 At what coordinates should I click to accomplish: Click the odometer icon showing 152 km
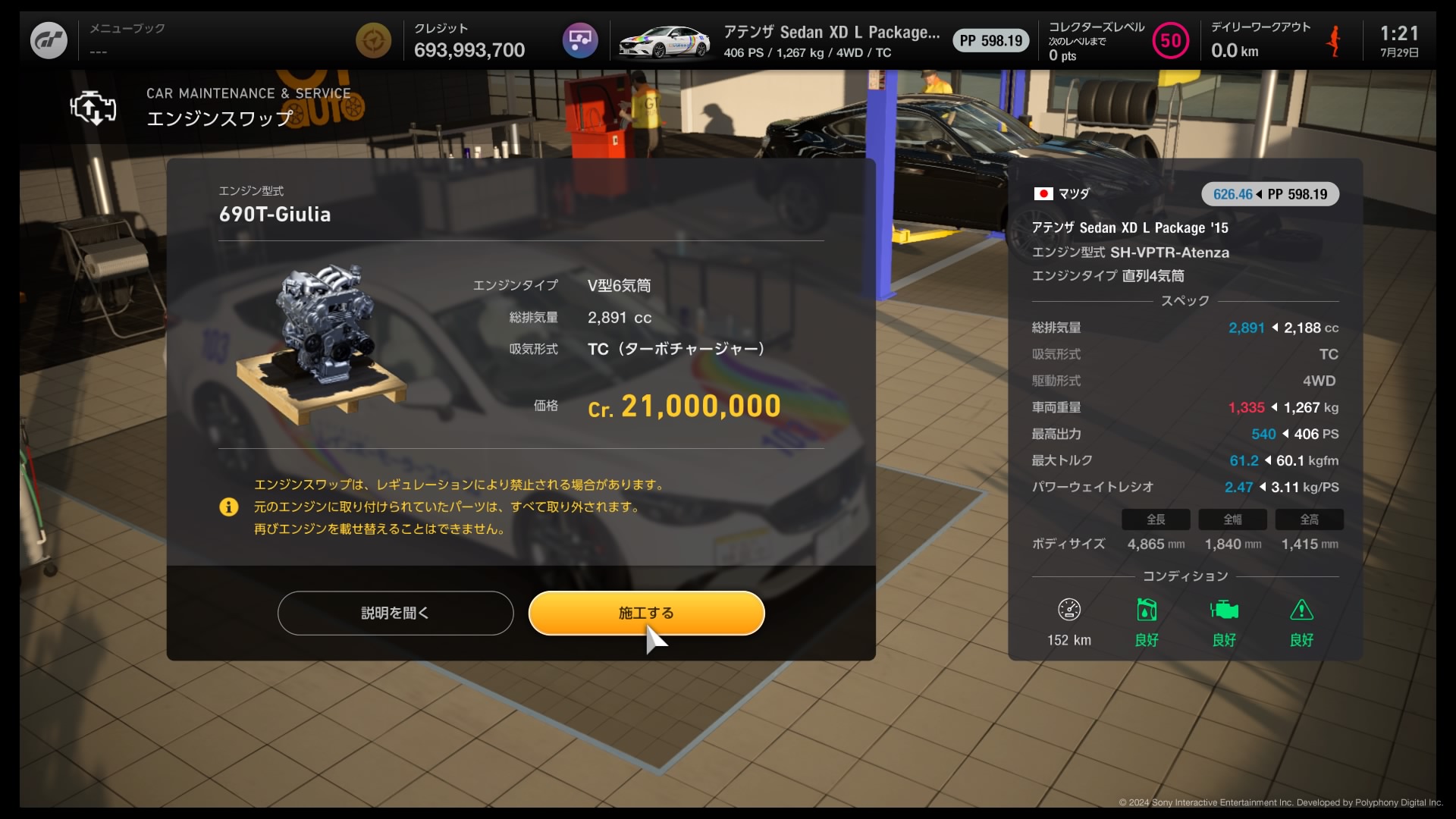tap(1068, 610)
